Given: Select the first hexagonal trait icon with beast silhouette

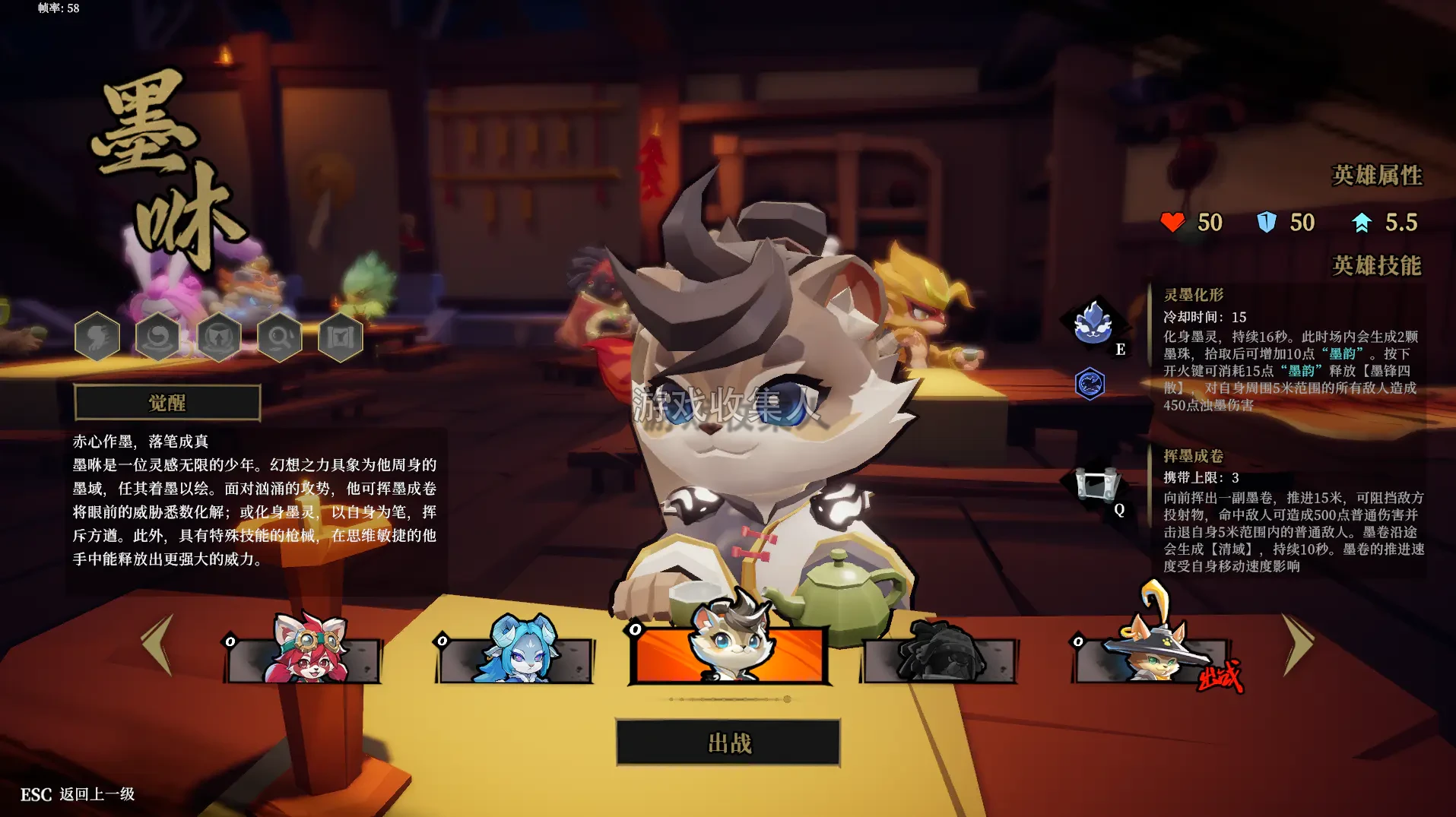Looking at the screenshot, I should tap(97, 337).
